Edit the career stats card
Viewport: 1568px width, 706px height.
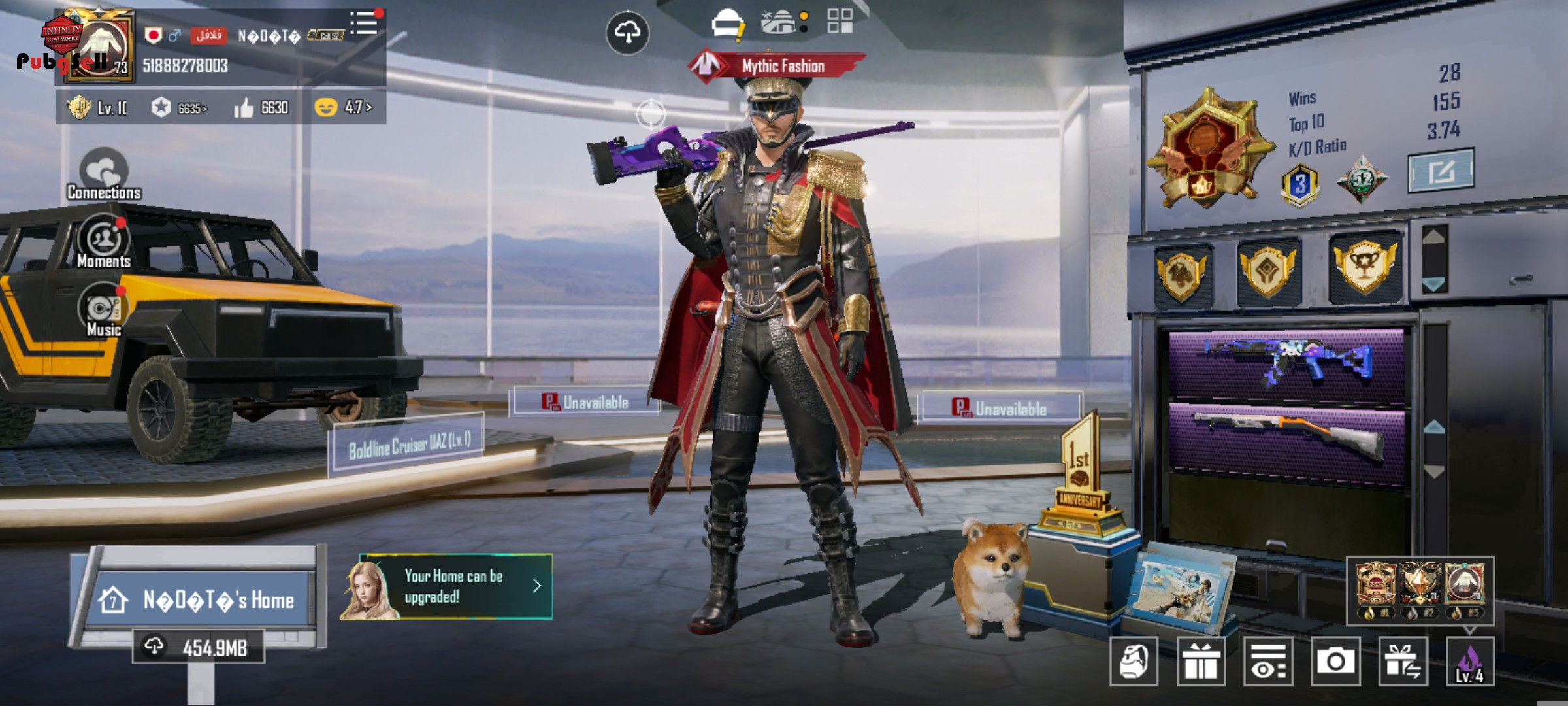[1440, 171]
